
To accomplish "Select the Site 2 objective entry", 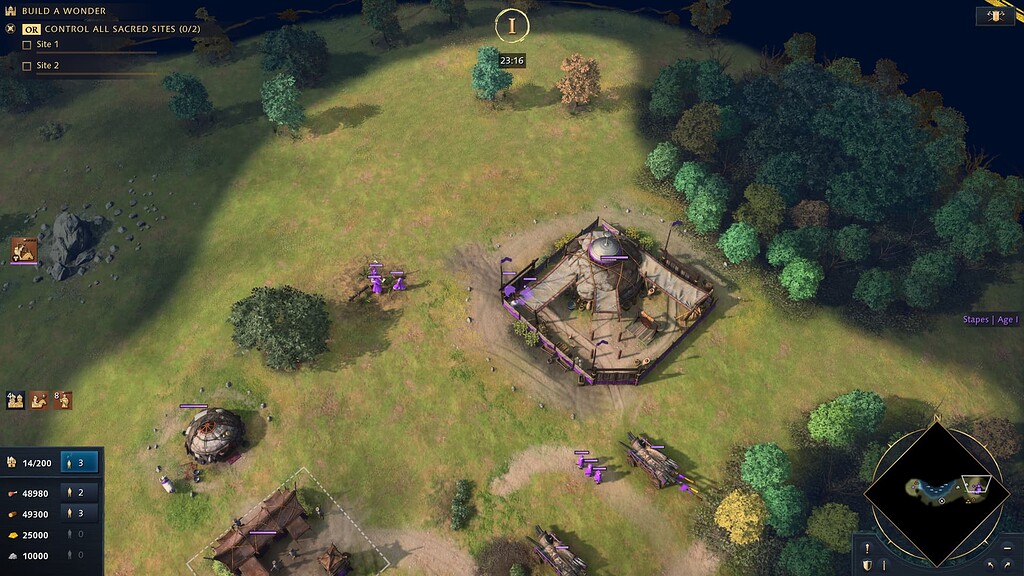I will 47,65.
